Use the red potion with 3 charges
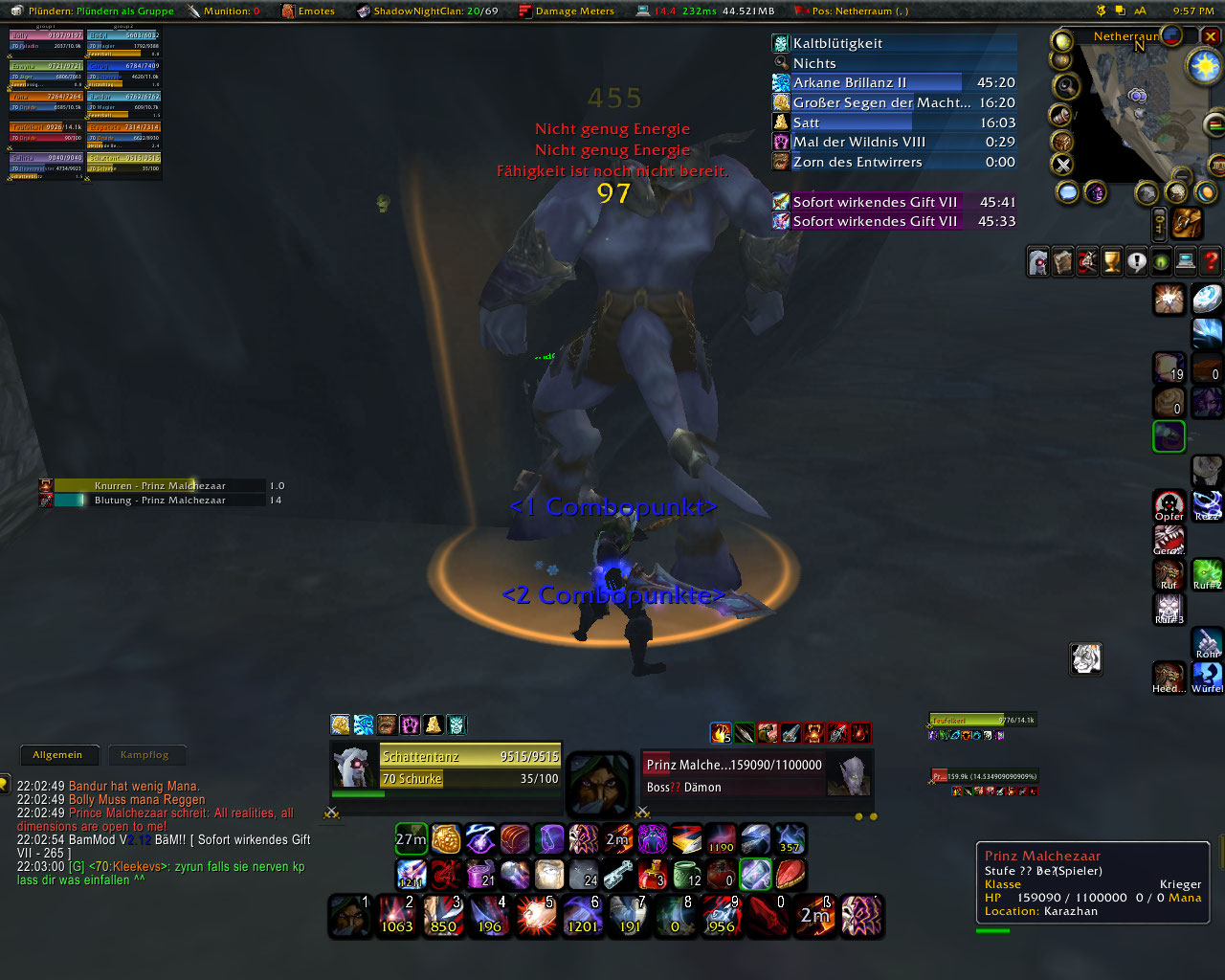 point(653,873)
